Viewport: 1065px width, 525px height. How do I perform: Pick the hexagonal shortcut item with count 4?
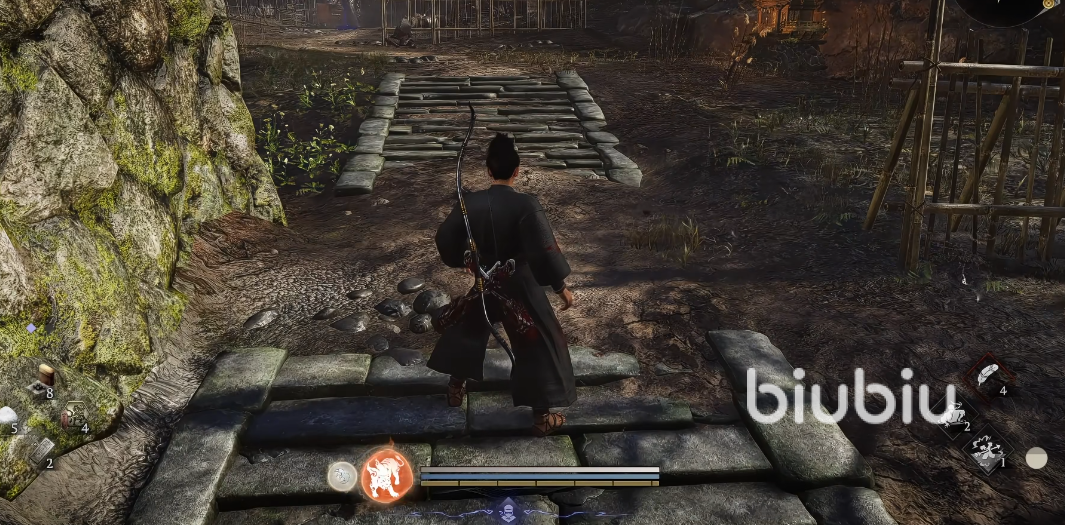73,415
